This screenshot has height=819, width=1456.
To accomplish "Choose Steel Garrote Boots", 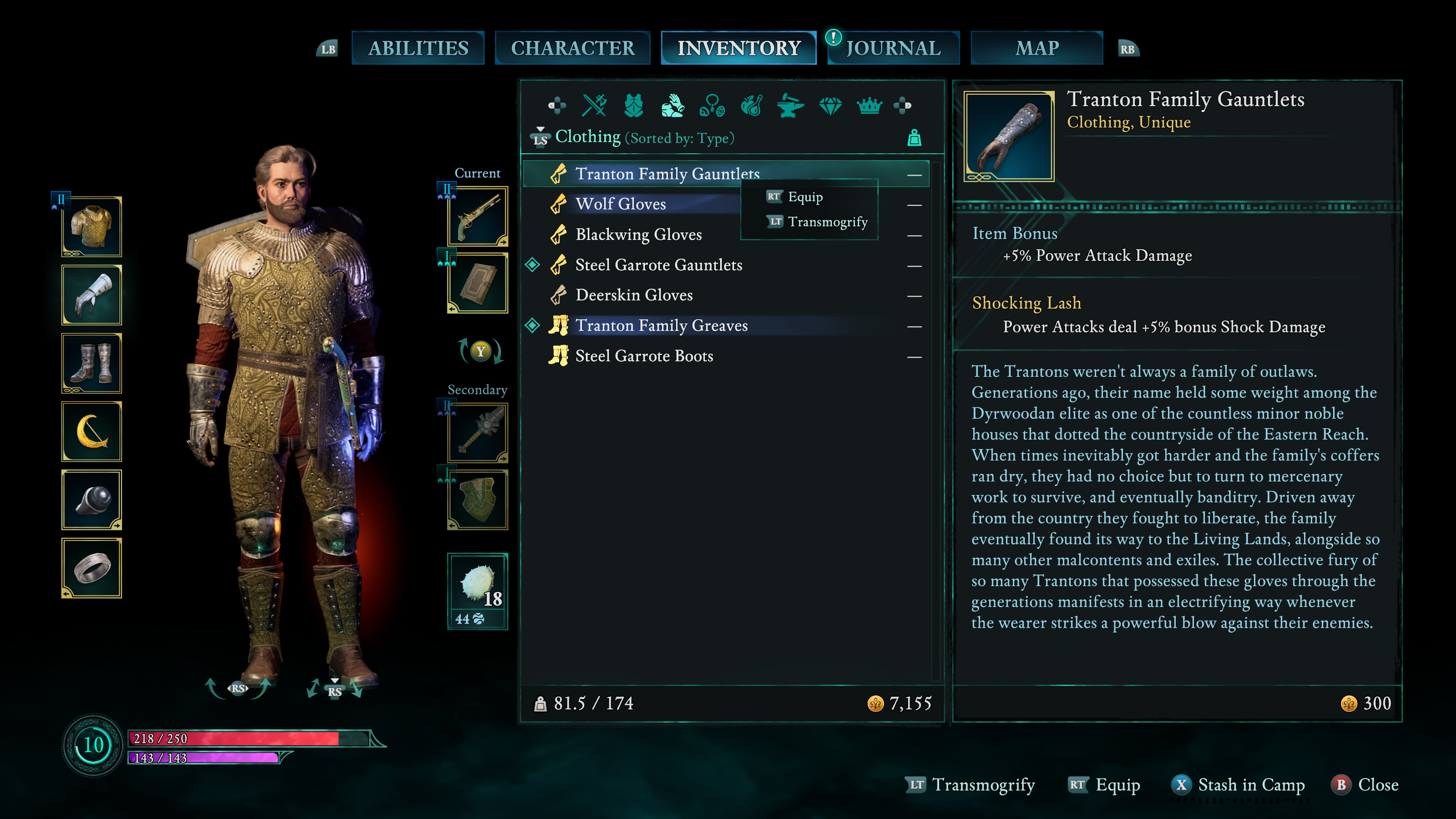I will coord(644,356).
